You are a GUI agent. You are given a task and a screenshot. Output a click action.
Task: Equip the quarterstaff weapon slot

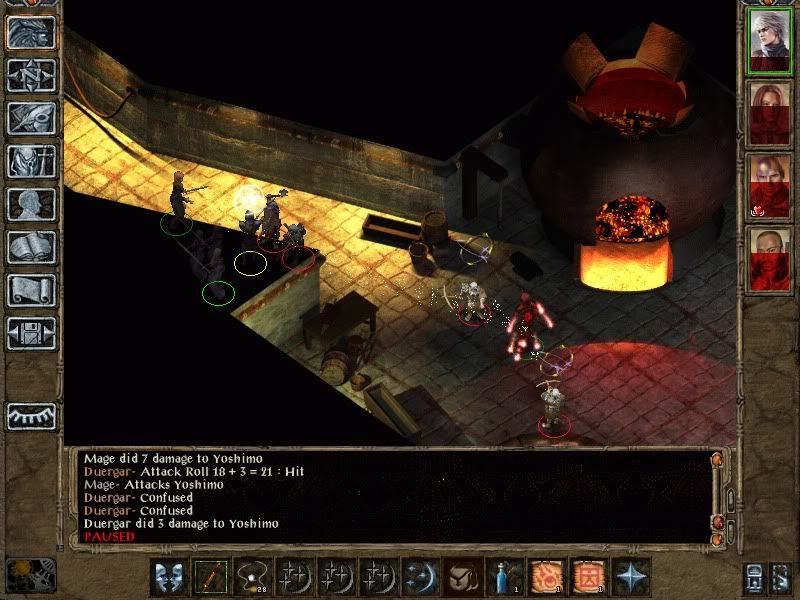click(x=211, y=578)
